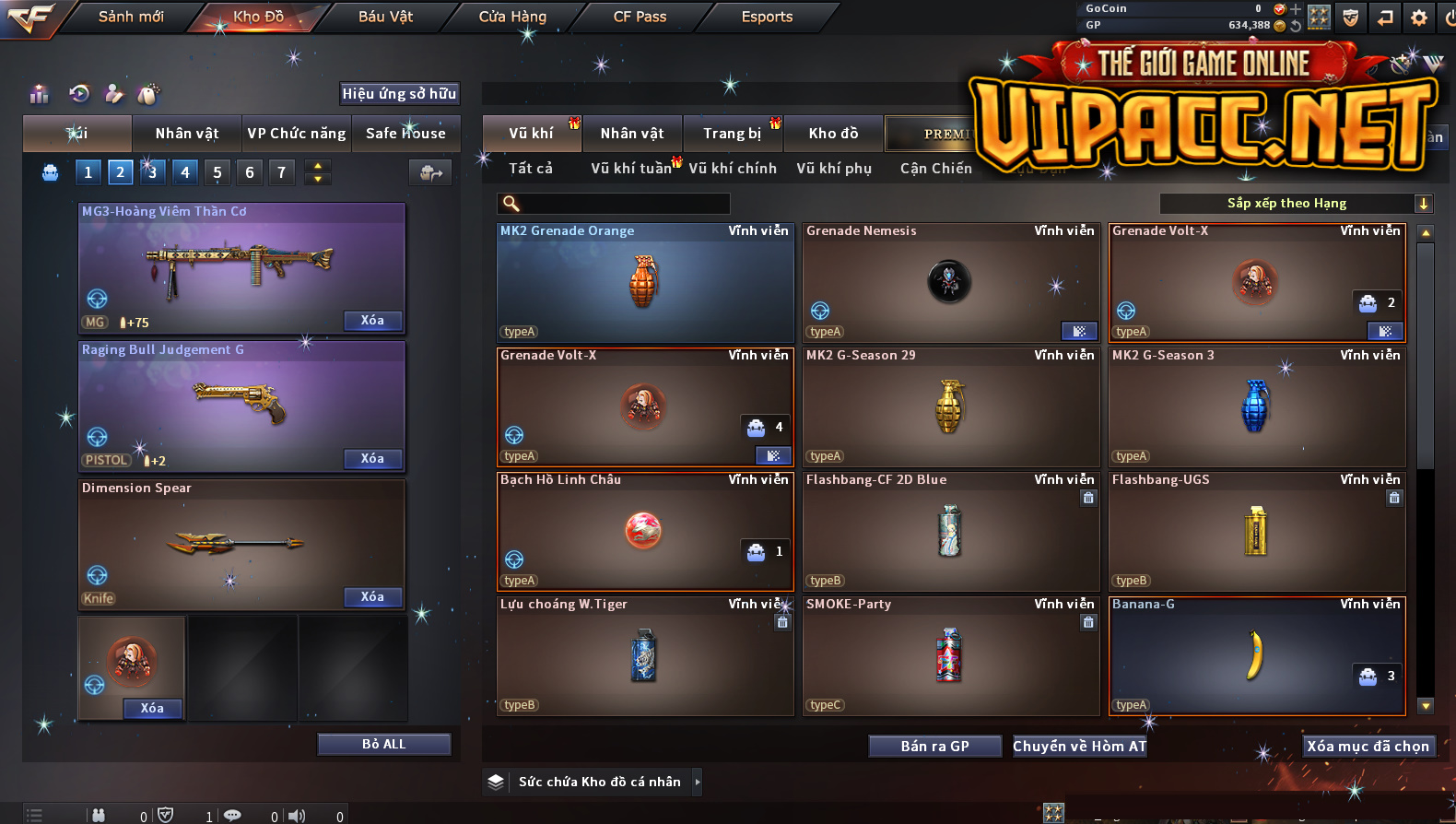This screenshot has height=824, width=1456.
Task: Click Xóa mục đã chọn button
Action: point(1368,747)
